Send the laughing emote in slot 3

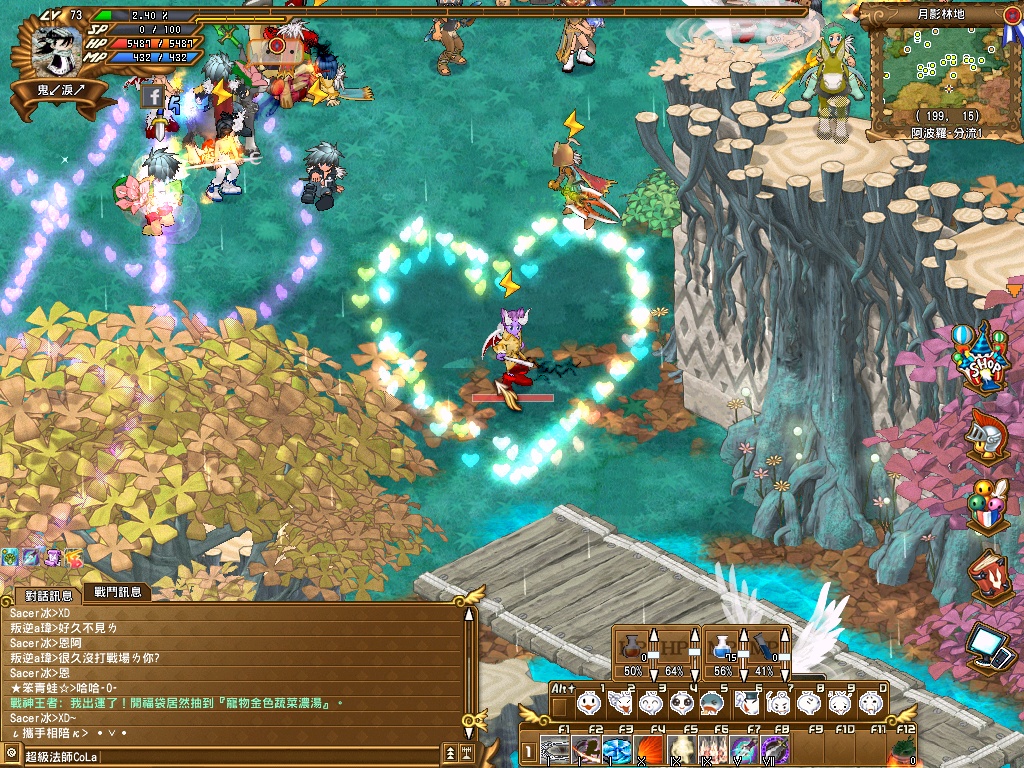tap(651, 703)
